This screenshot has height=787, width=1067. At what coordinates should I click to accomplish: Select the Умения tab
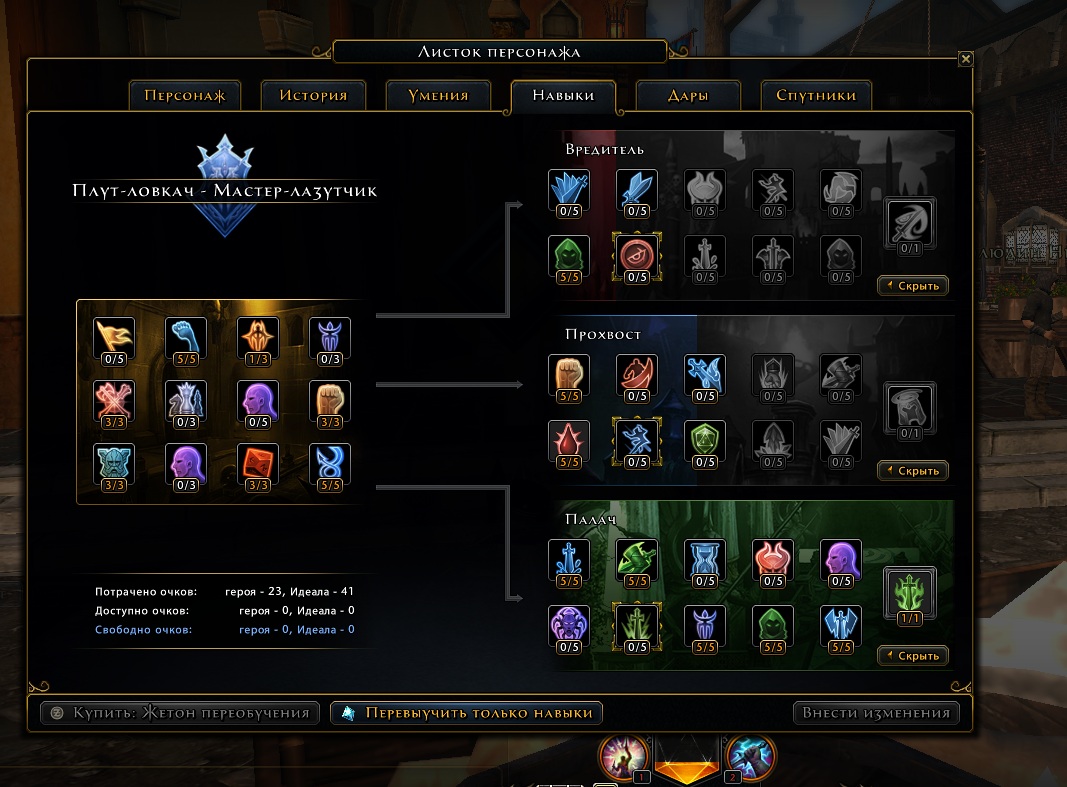438,96
